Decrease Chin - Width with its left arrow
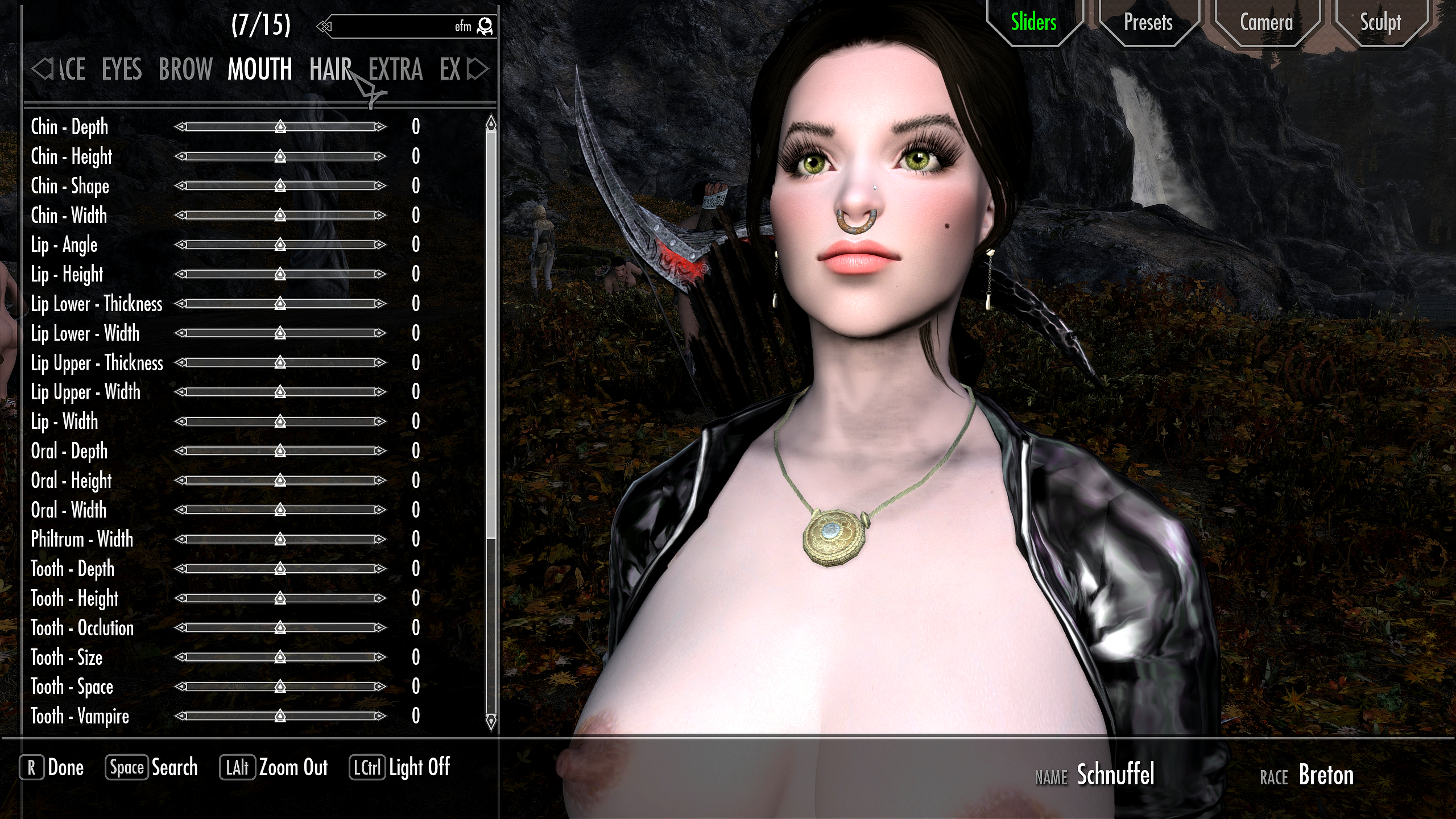 click(180, 215)
